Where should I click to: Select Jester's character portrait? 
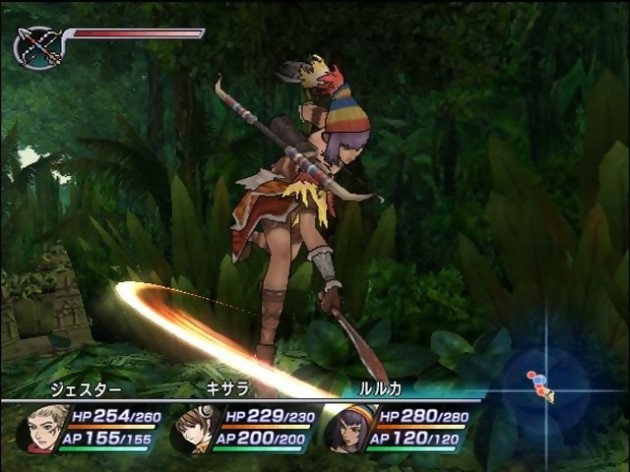coord(42,428)
